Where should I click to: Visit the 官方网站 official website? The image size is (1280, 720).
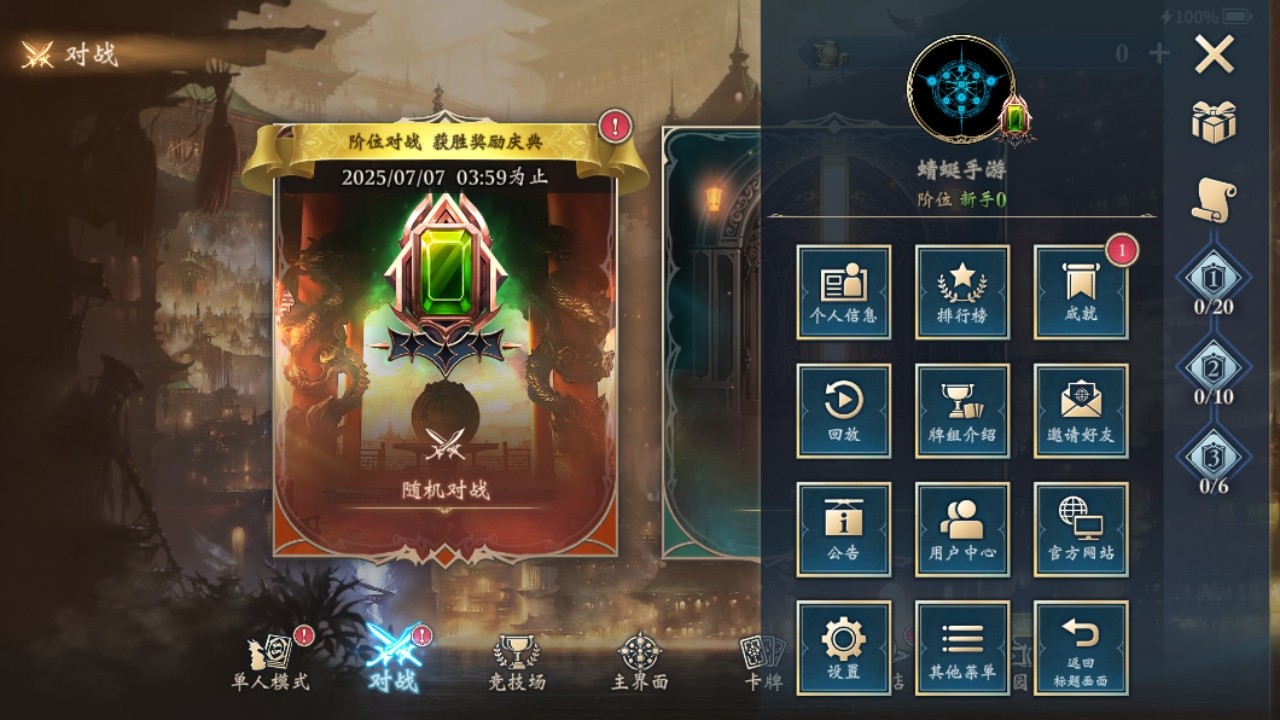tap(1080, 529)
